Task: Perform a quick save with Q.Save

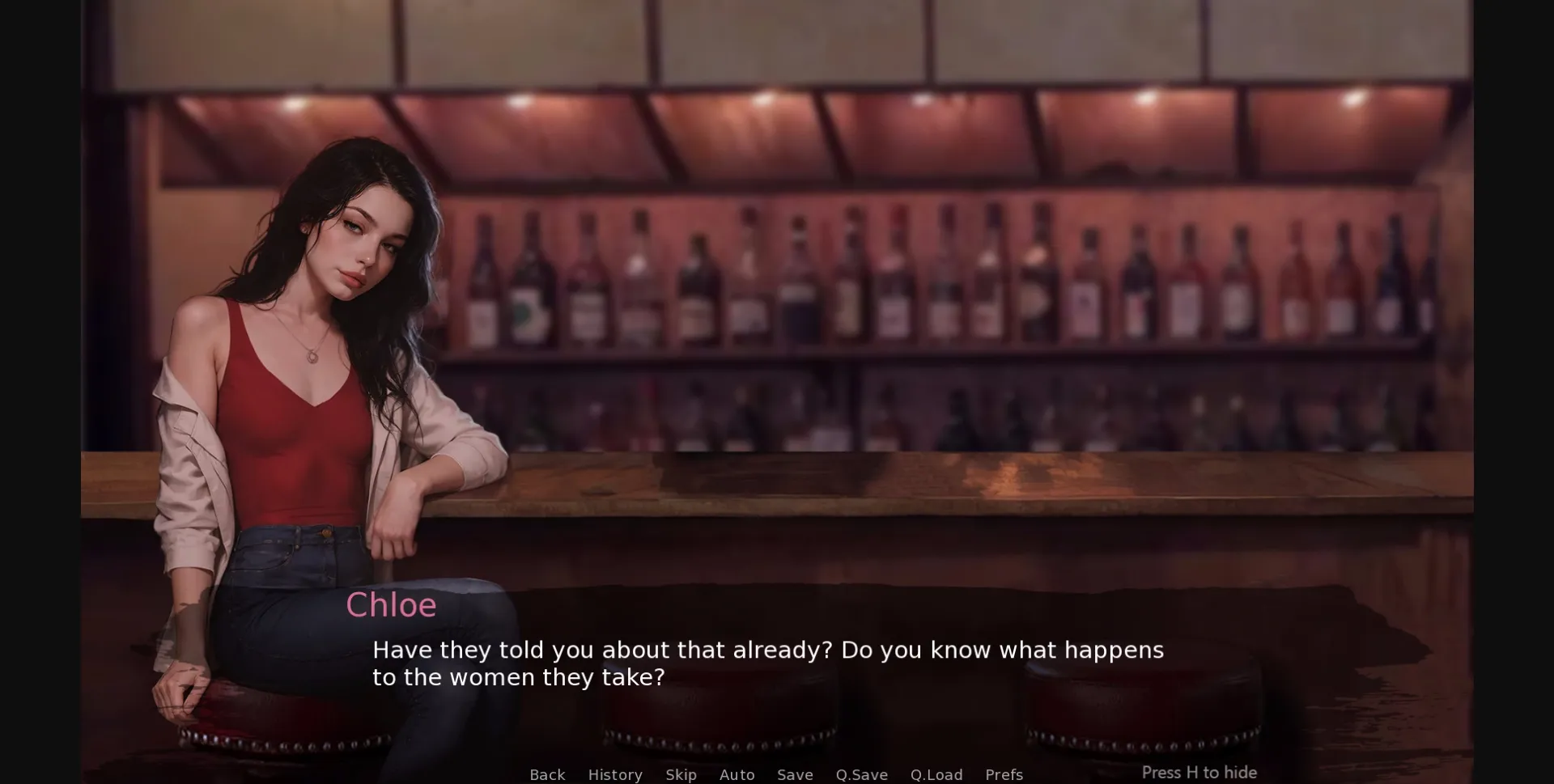Action: [x=861, y=774]
